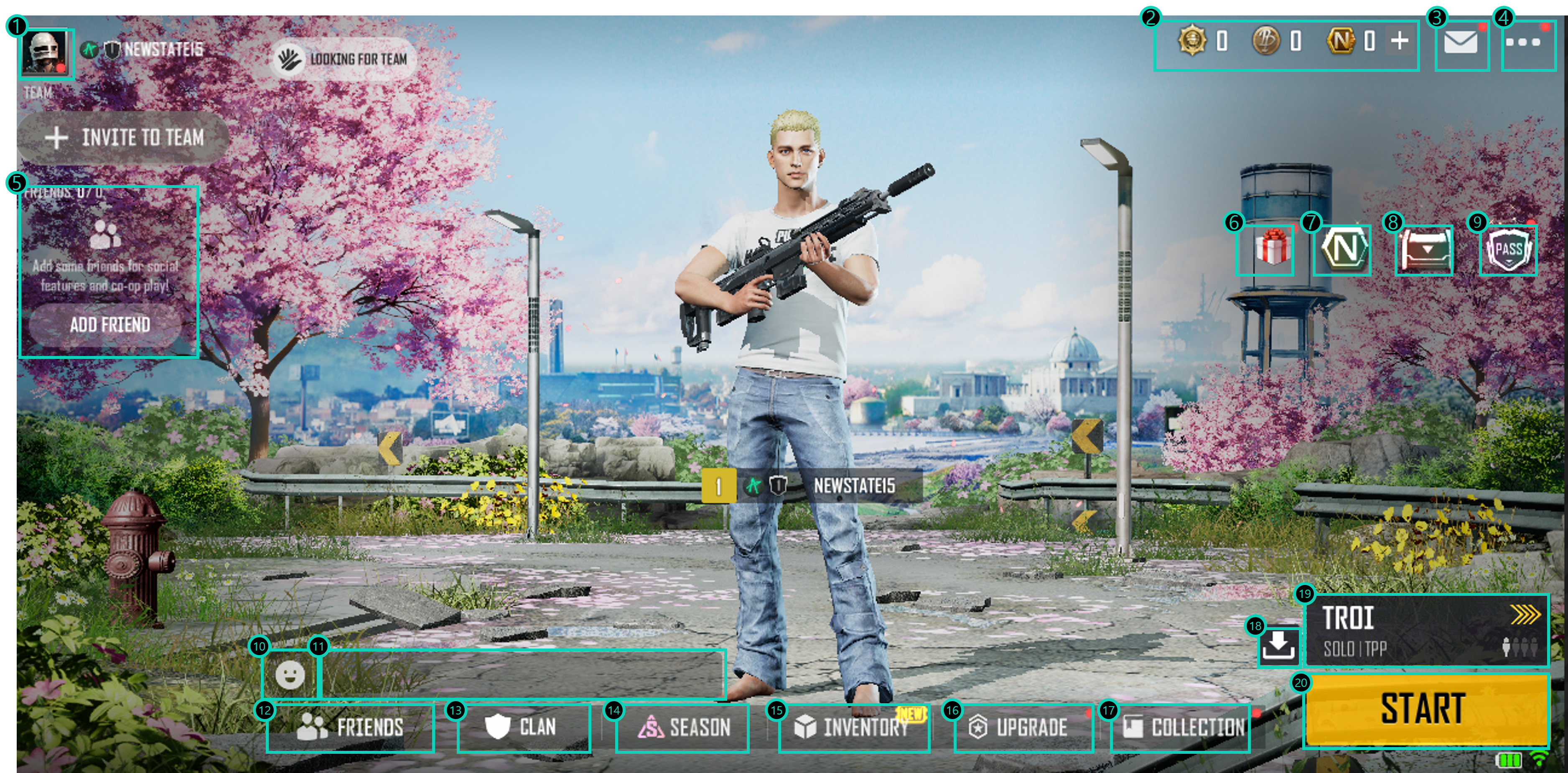Open the Clan menu
Screen dimensions: 1568x773
[x=524, y=727]
